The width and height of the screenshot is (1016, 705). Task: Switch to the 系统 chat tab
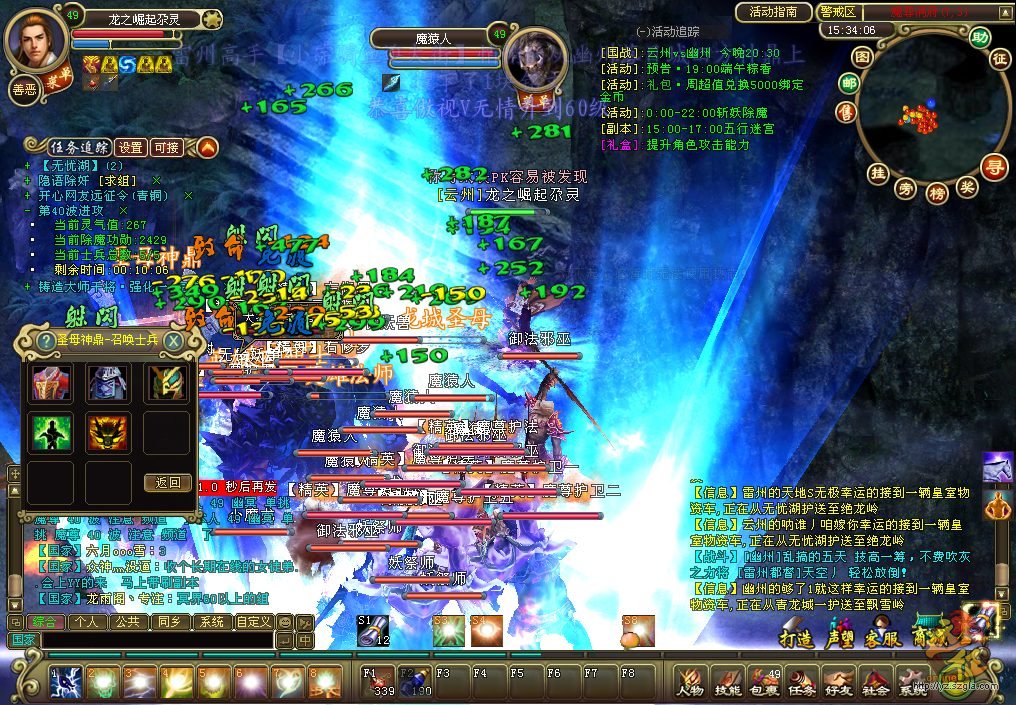[211, 621]
